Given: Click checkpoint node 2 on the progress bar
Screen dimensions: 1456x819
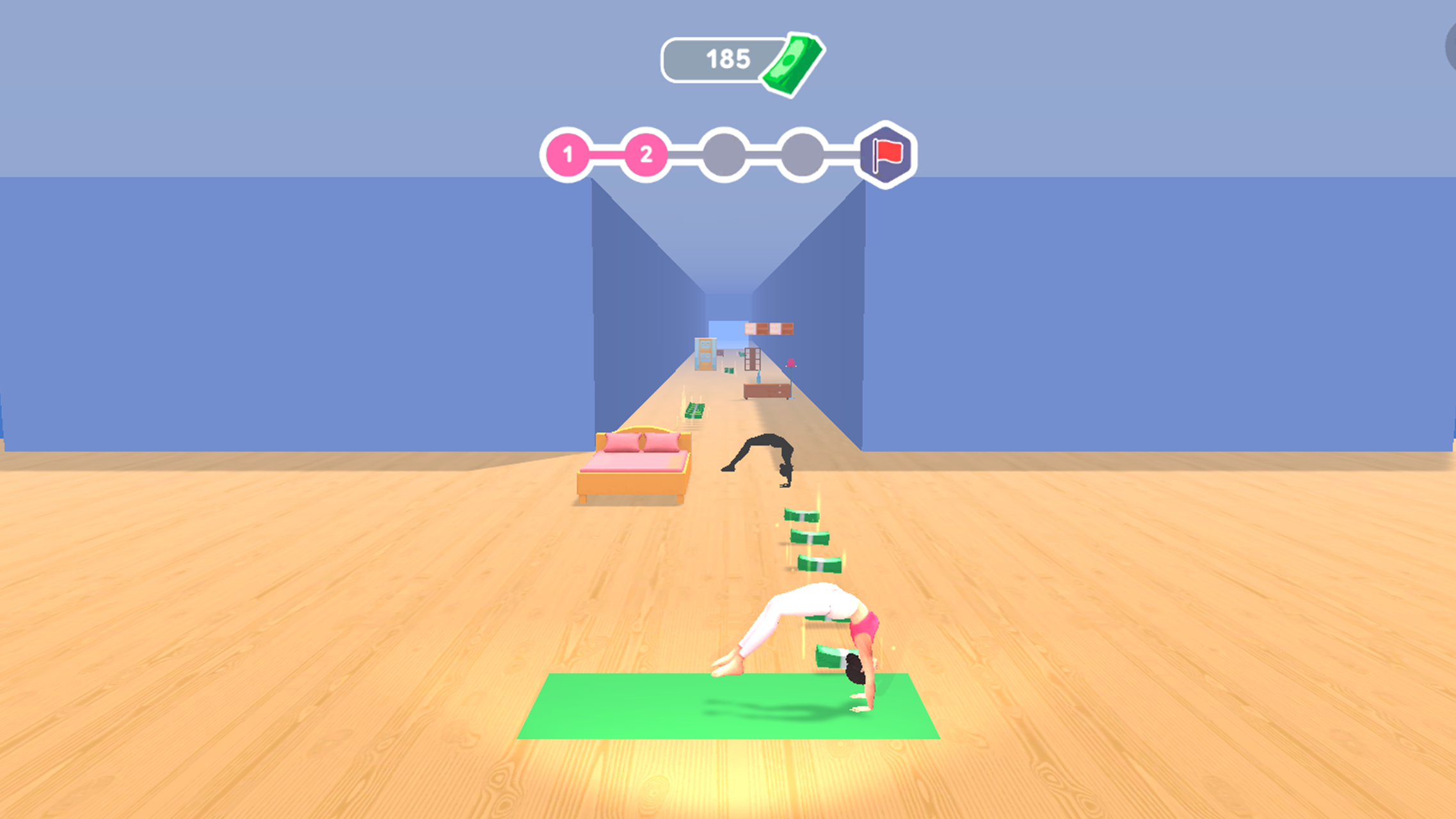Looking at the screenshot, I should point(646,154).
